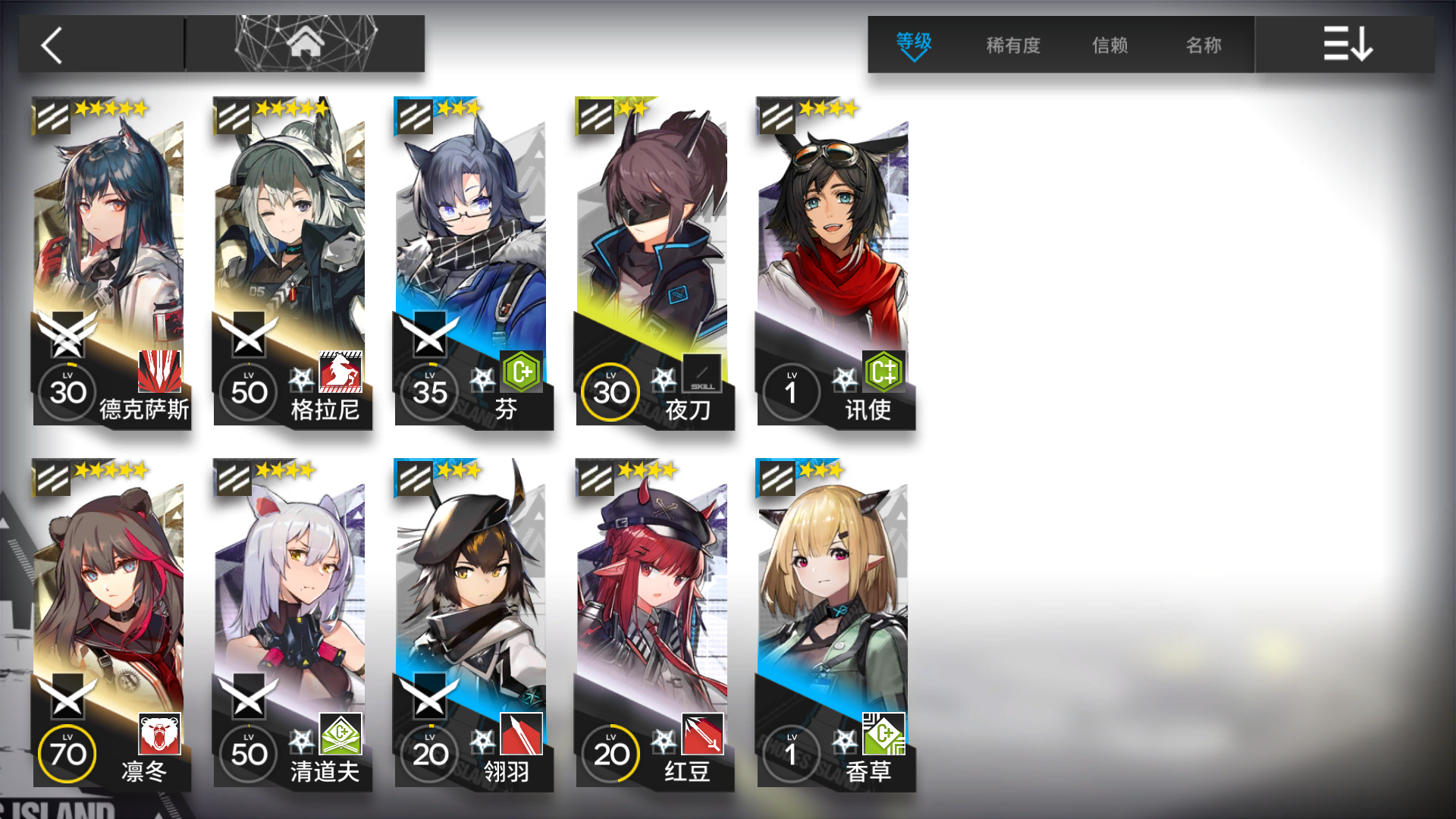The height and width of the screenshot is (819, 1456).
Task: Select the 红豆 operator card
Action: [x=653, y=623]
